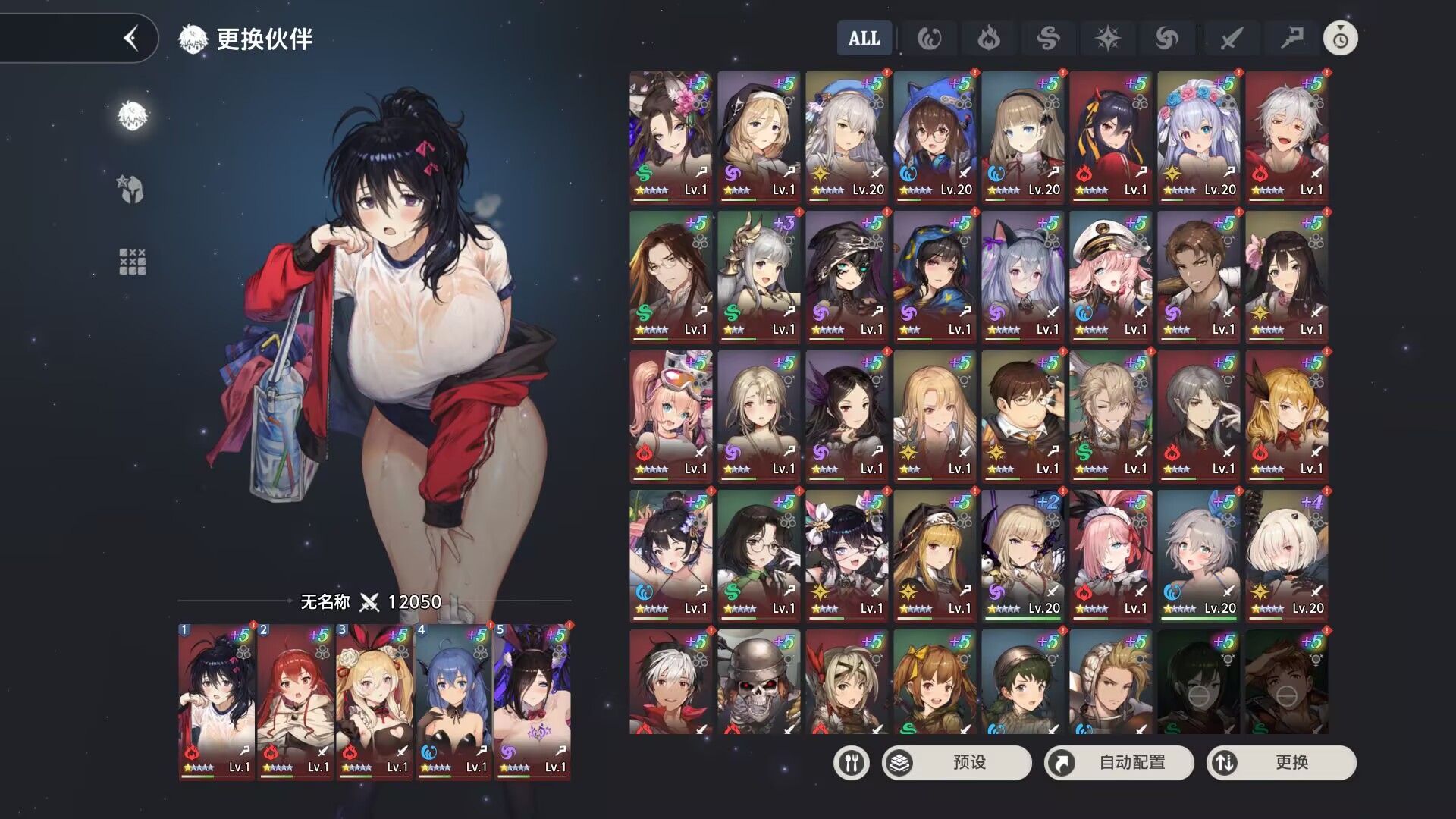
Task: Filter companions by fire element
Action: pyautogui.click(x=988, y=39)
